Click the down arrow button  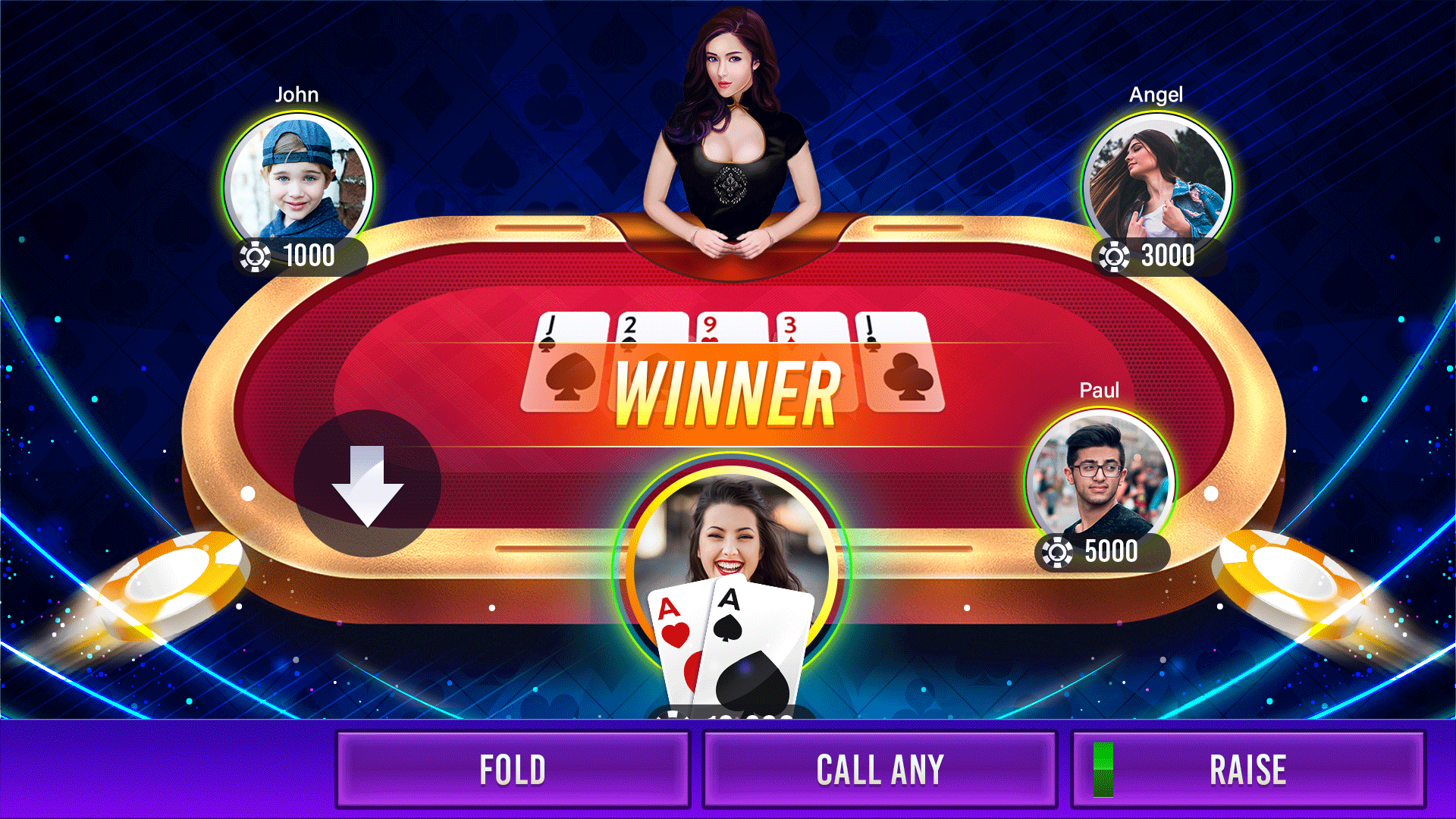click(x=368, y=484)
